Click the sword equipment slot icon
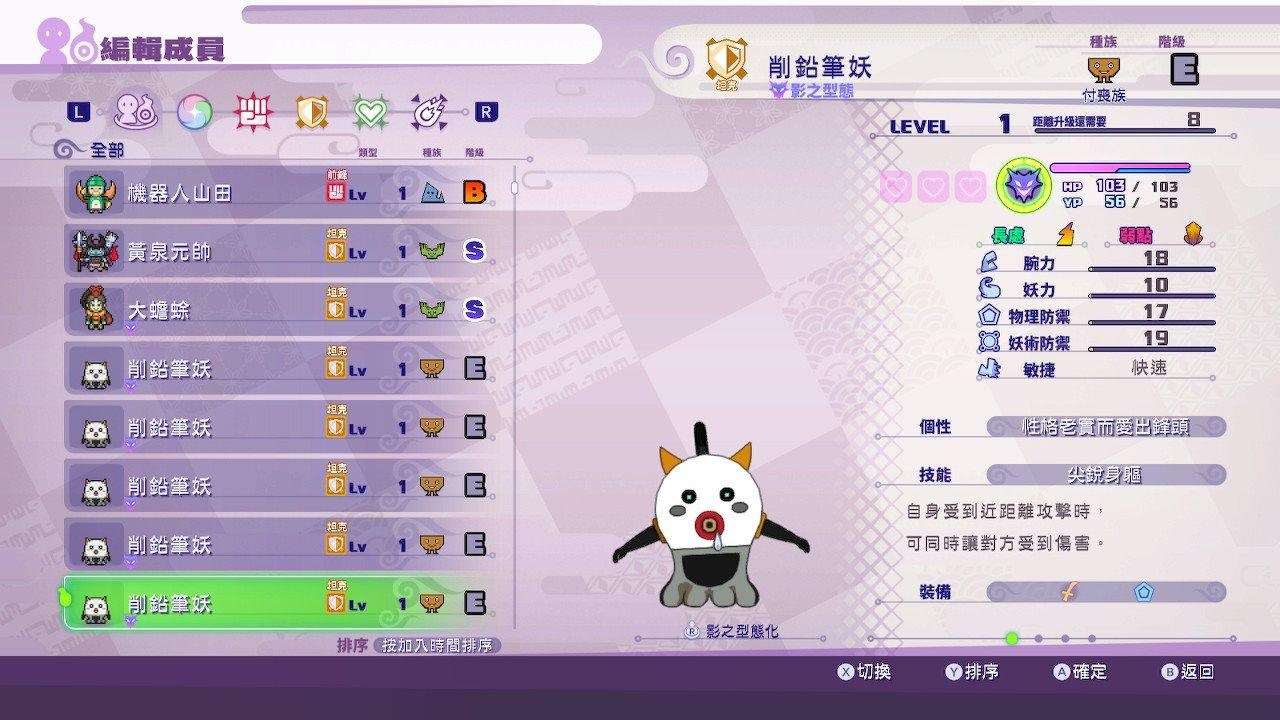Image resolution: width=1280 pixels, height=720 pixels. coord(1067,593)
